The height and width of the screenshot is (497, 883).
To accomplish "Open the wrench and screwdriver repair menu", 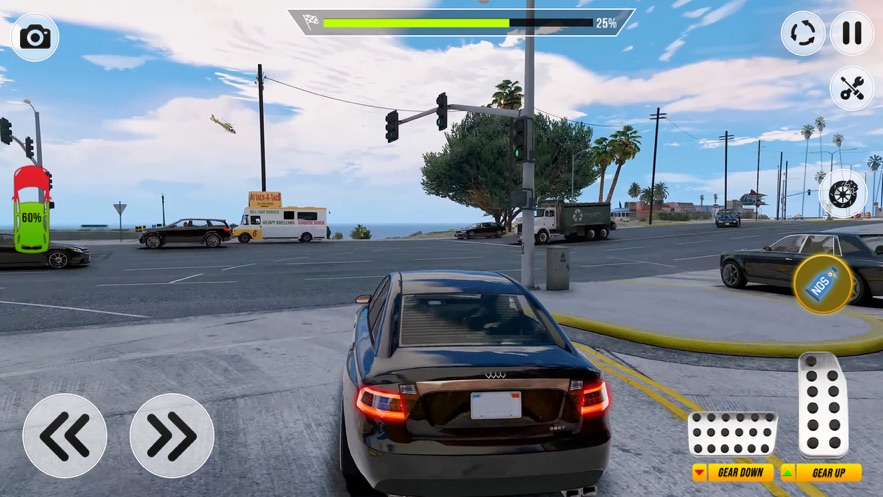I will [851, 88].
